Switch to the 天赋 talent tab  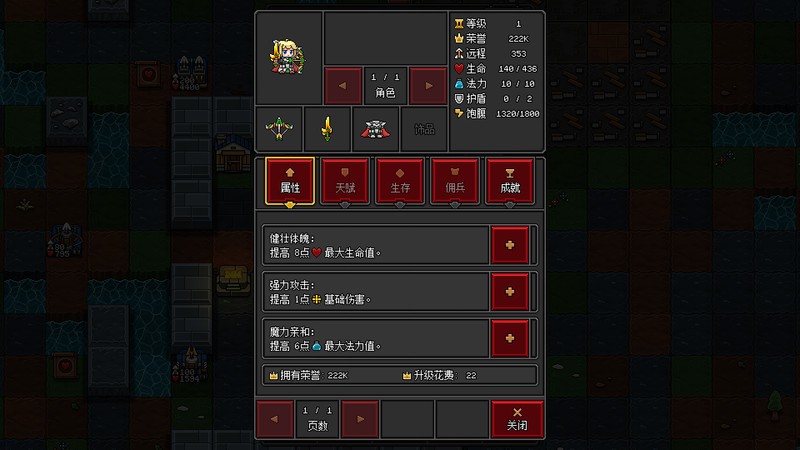(x=345, y=181)
